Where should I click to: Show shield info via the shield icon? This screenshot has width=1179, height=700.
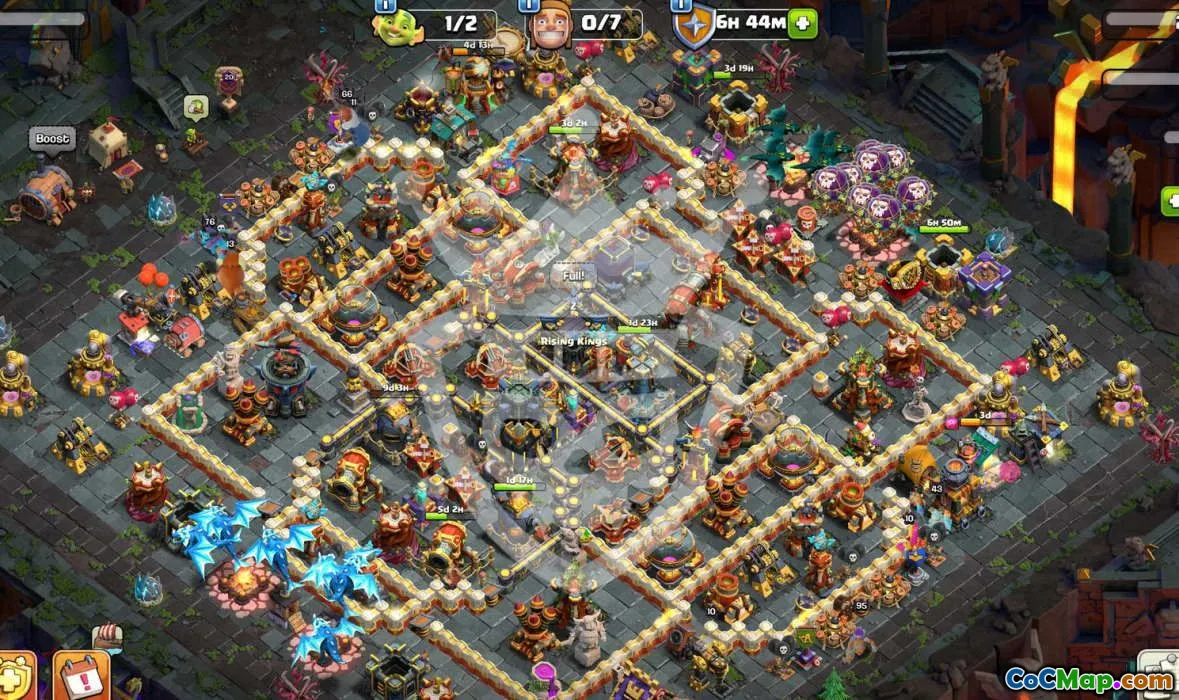pyautogui.click(x=691, y=26)
